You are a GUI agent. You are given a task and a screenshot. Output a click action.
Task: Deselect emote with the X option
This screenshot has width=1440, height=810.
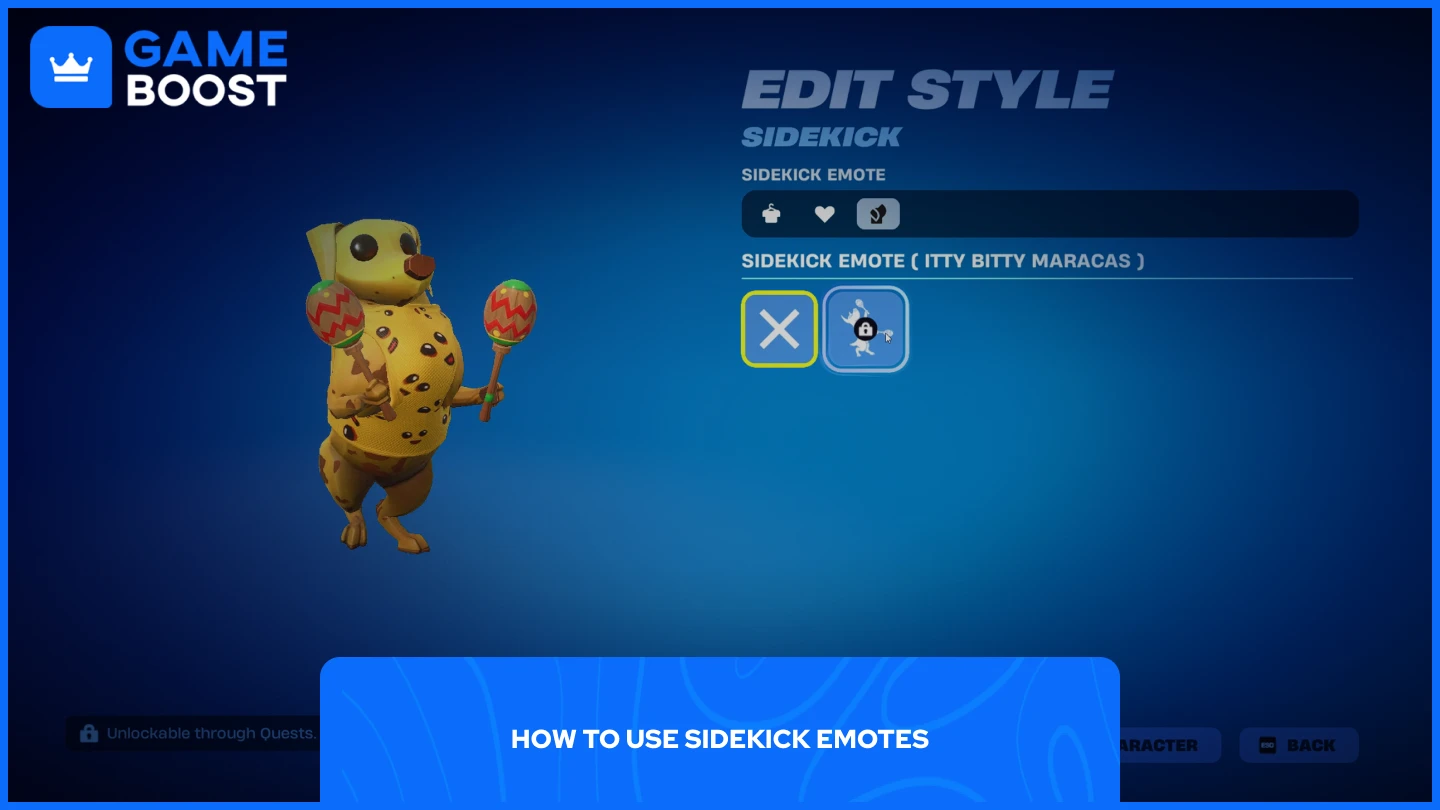click(779, 328)
